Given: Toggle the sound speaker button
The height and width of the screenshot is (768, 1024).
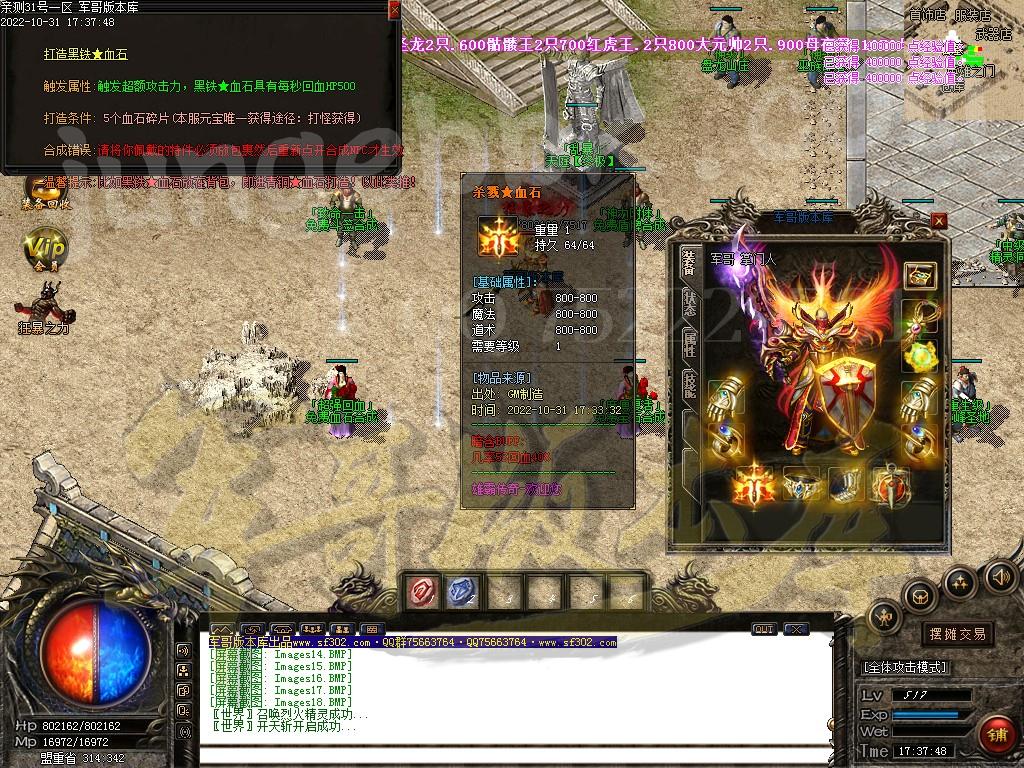Looking at the screenshot, I should tap(999, 576).
